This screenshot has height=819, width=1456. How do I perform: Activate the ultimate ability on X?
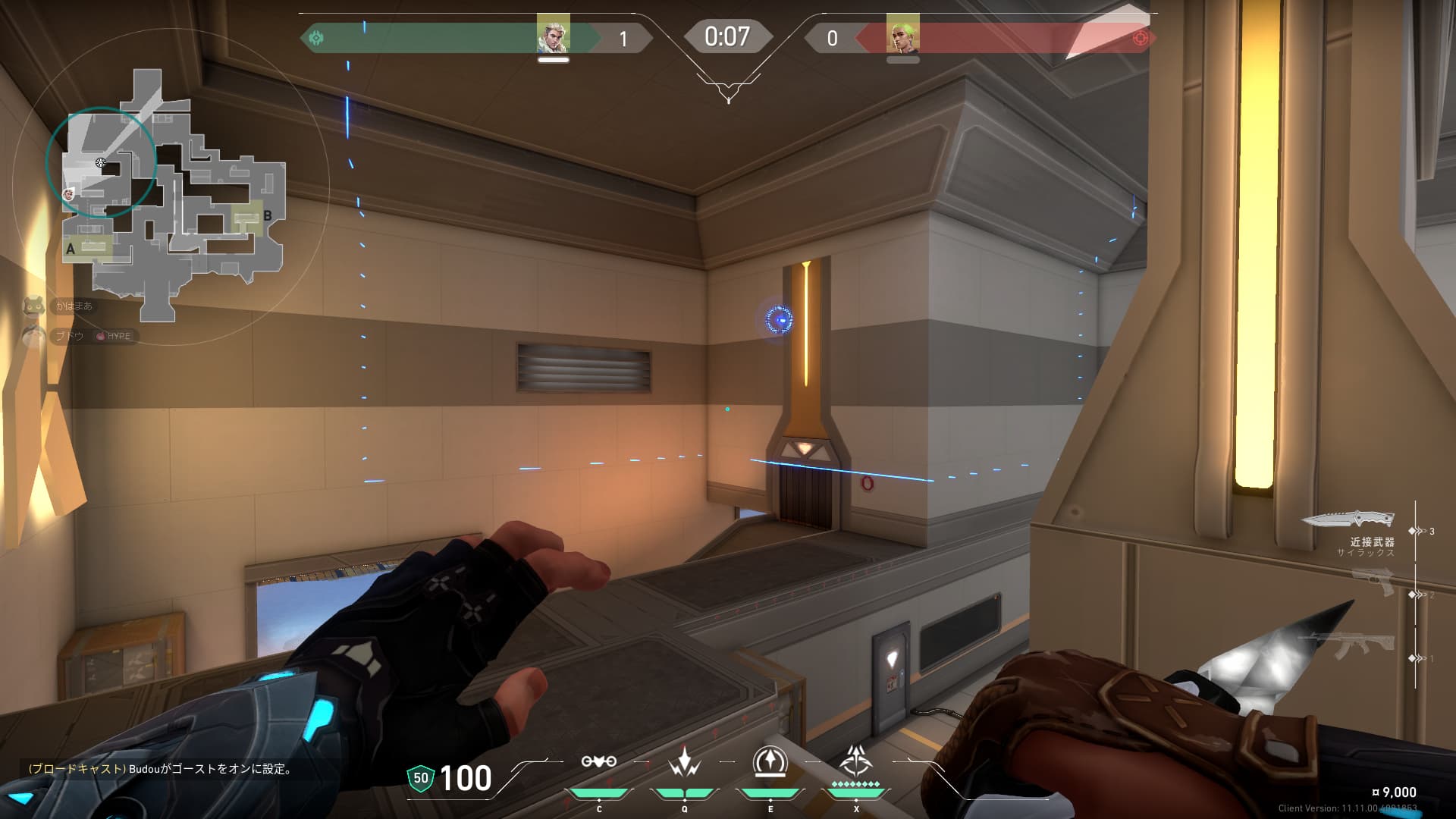click(856, 760)
